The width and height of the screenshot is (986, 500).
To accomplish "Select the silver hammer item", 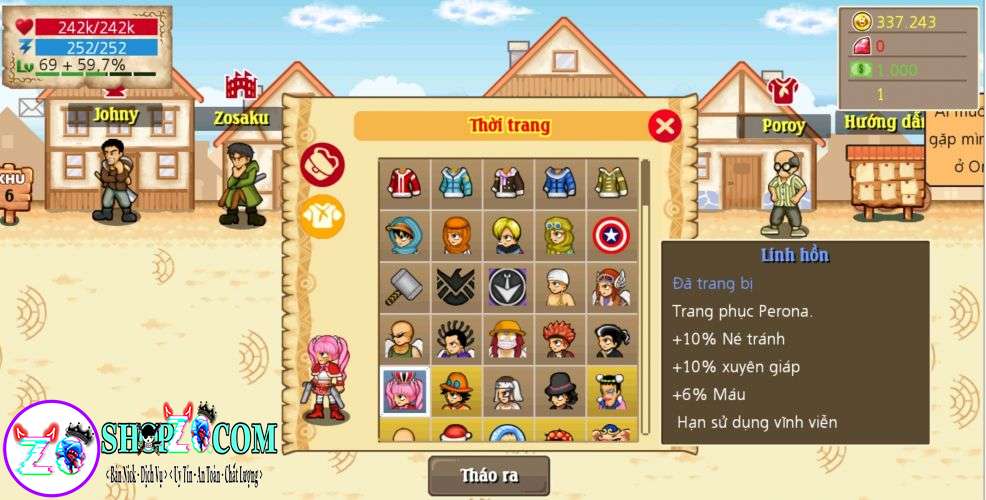I will coord(404,288).
